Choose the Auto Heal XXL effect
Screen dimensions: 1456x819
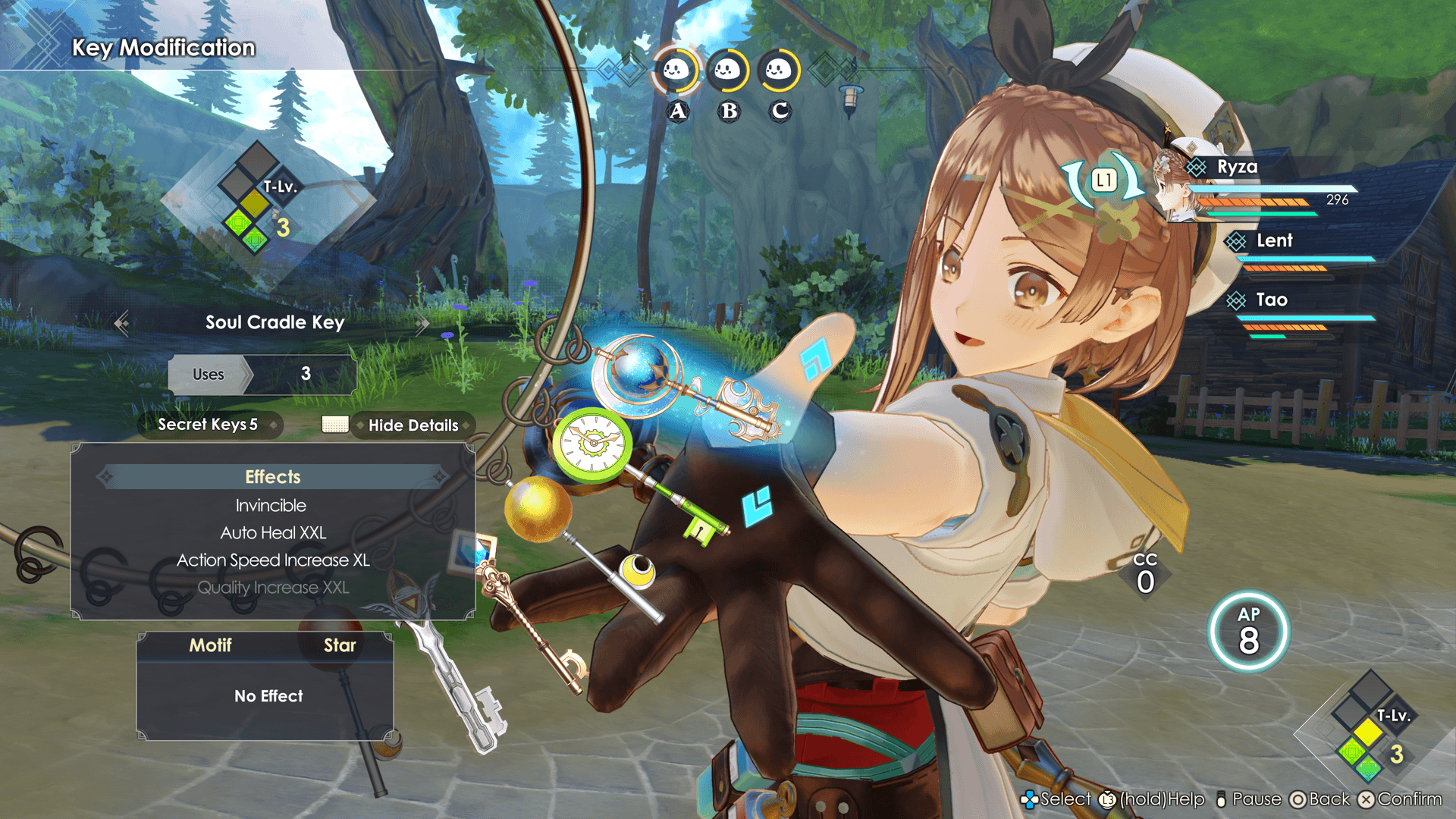coord(273,533)
